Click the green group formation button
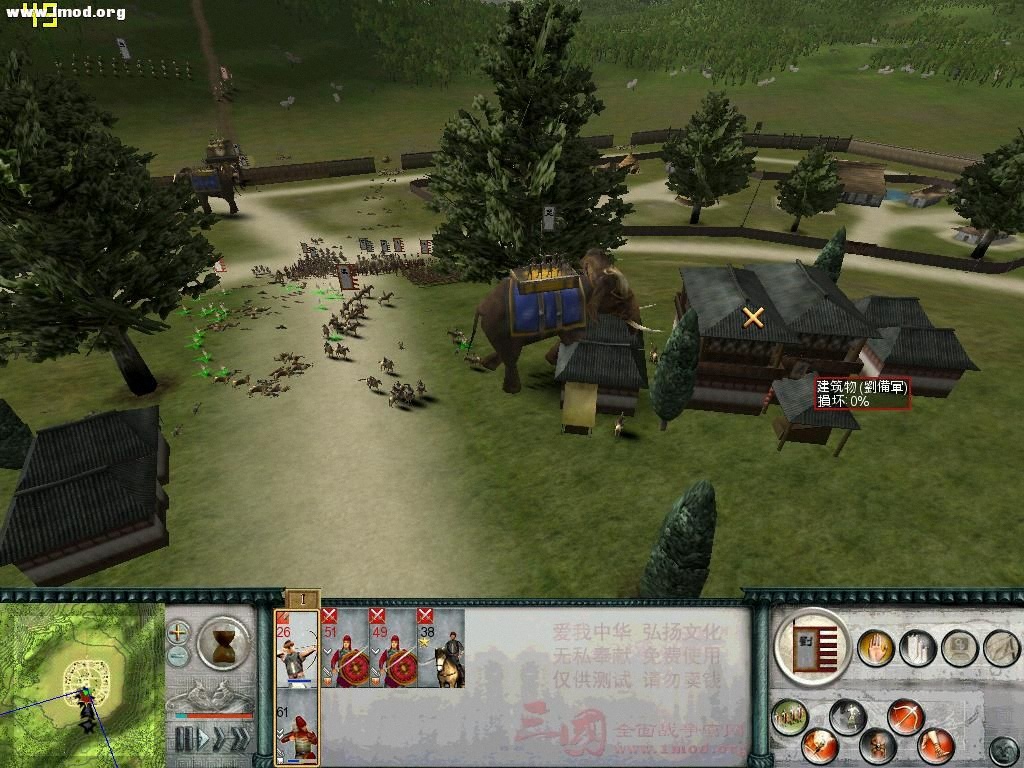Screen dimensions: 1024x768 (789, 716)
